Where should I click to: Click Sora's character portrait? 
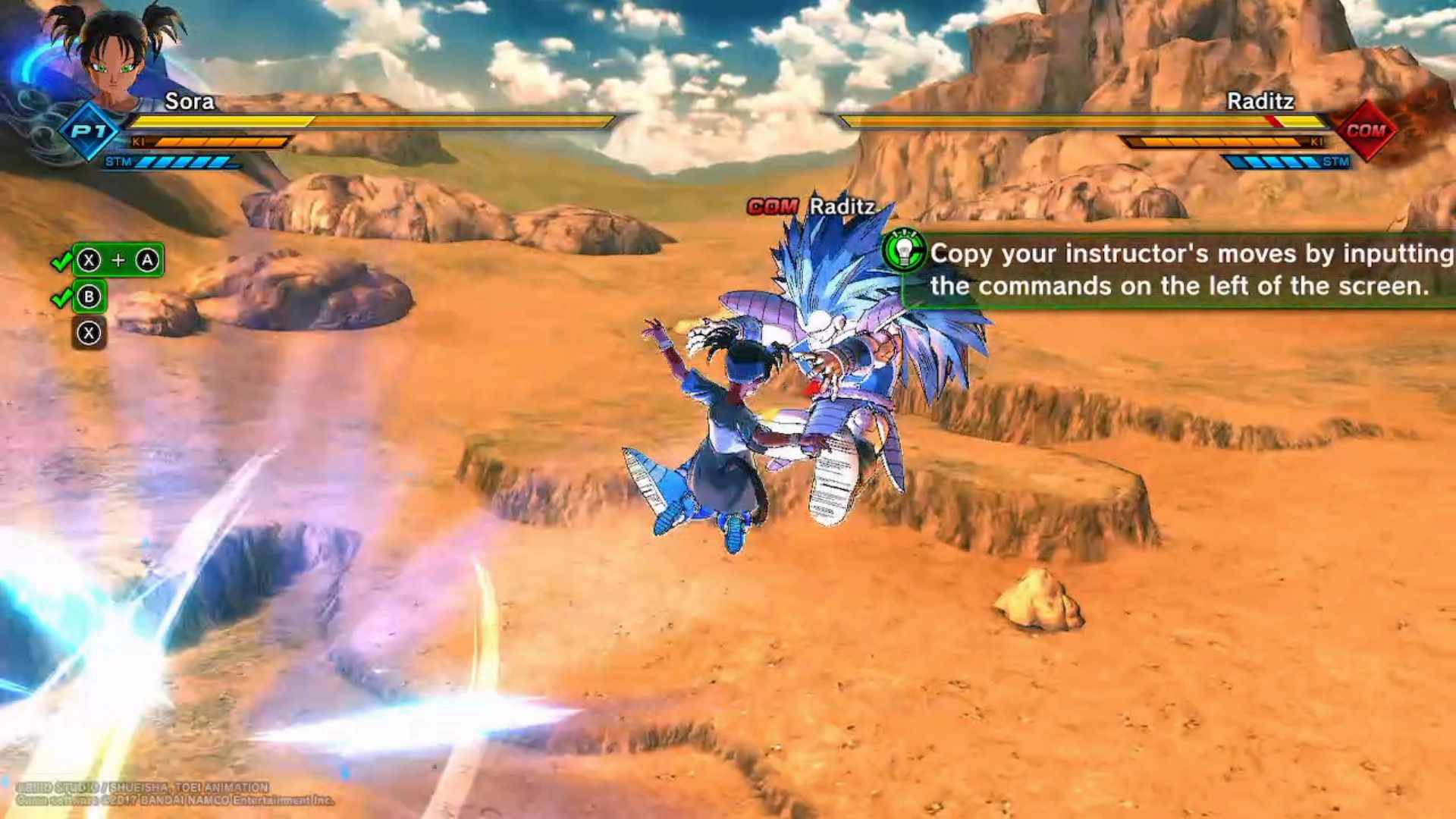pos(114,55)
